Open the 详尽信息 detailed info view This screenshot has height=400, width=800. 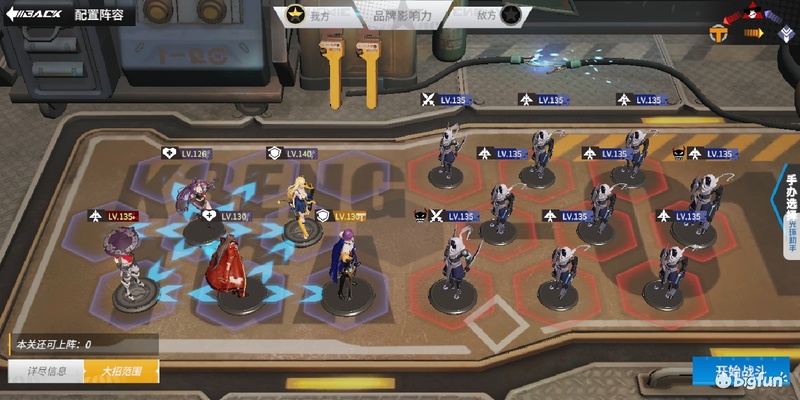point(46,371)
